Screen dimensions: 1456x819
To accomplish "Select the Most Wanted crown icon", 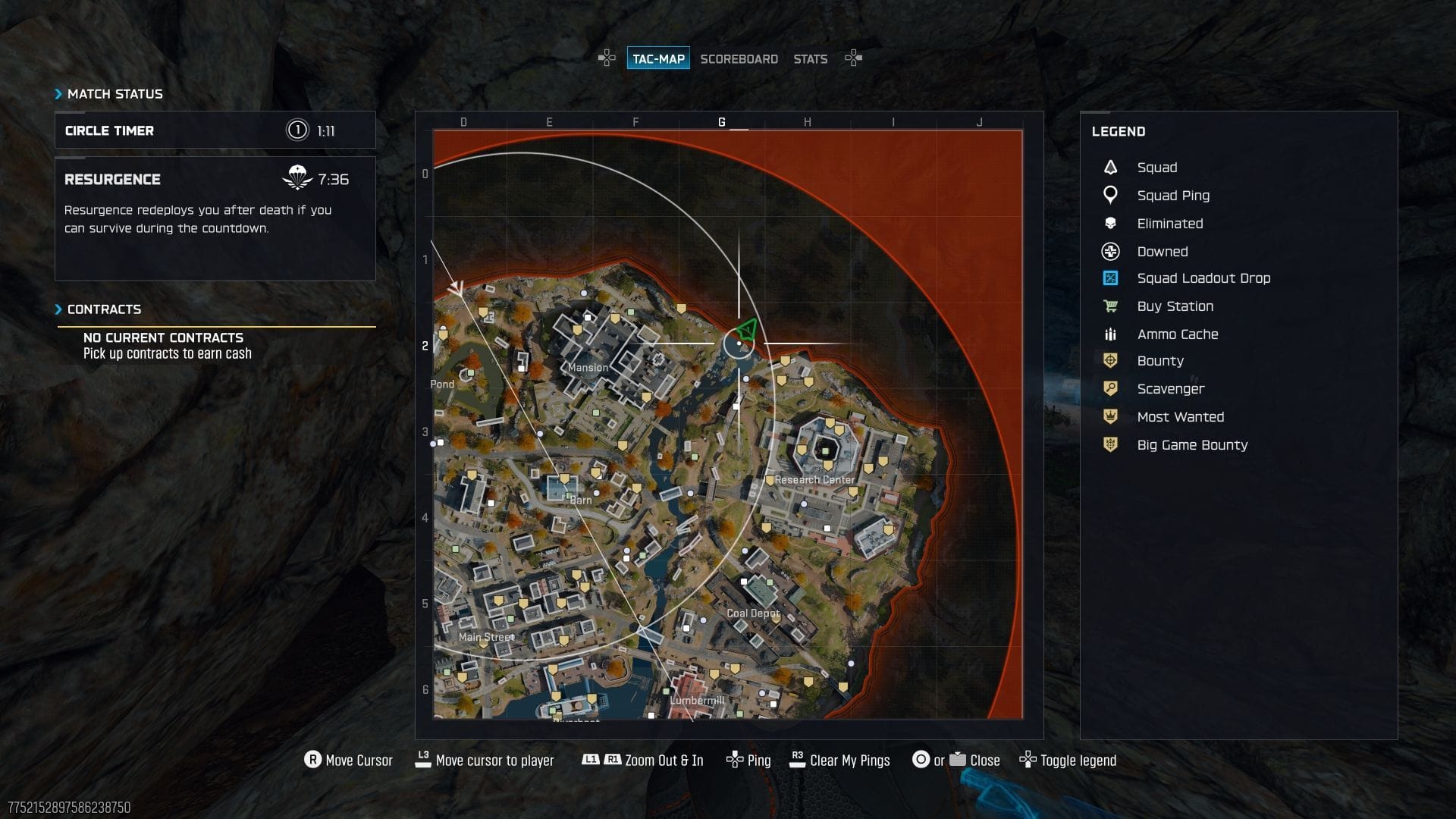I will tap(1109, 416).
